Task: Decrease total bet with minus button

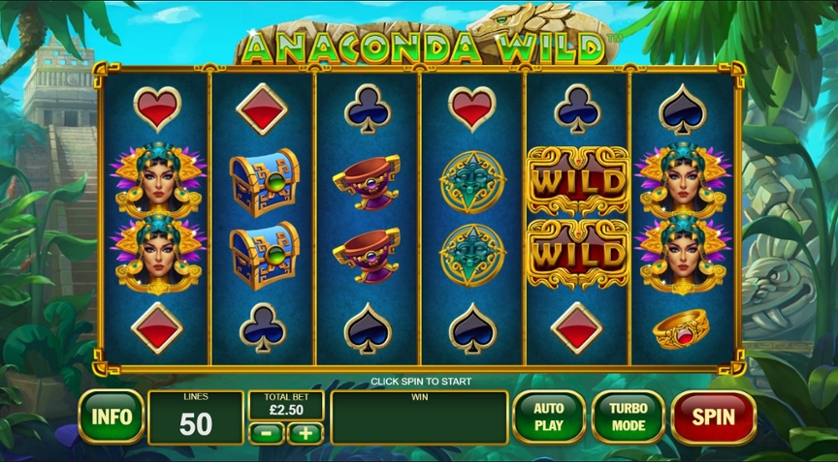Action: tap(265, 433)
